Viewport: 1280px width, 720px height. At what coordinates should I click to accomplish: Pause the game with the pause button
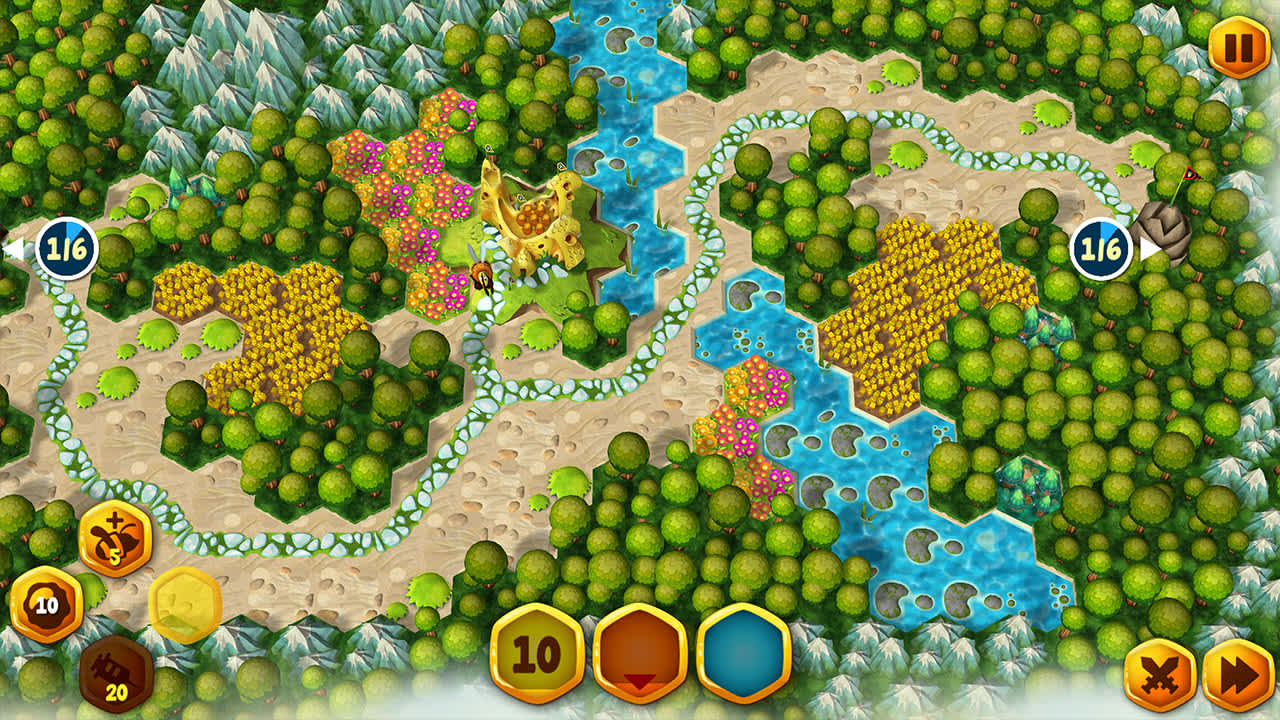[1237, 45]
